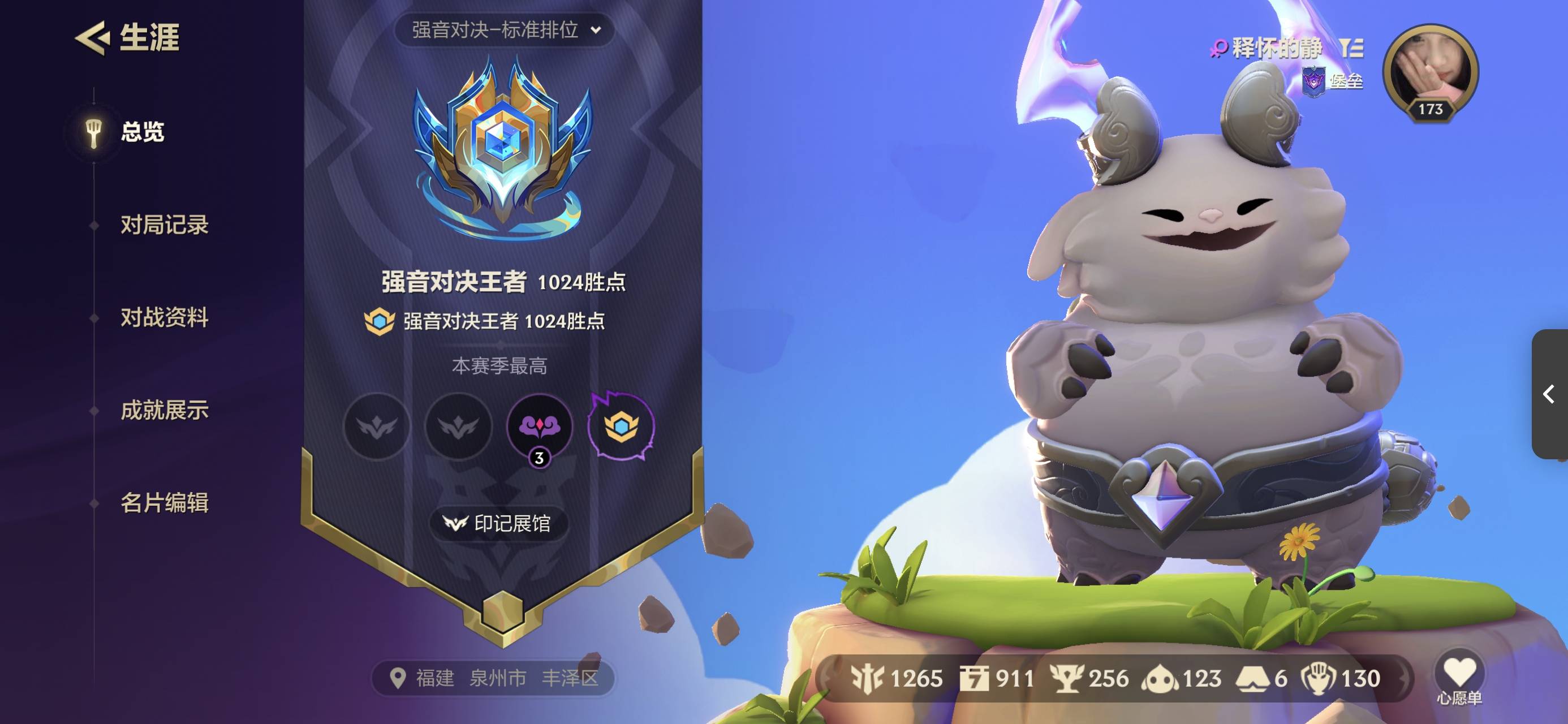Tap the 福建 泉州市 丰泽区 location tag

[x=493, y=678]
